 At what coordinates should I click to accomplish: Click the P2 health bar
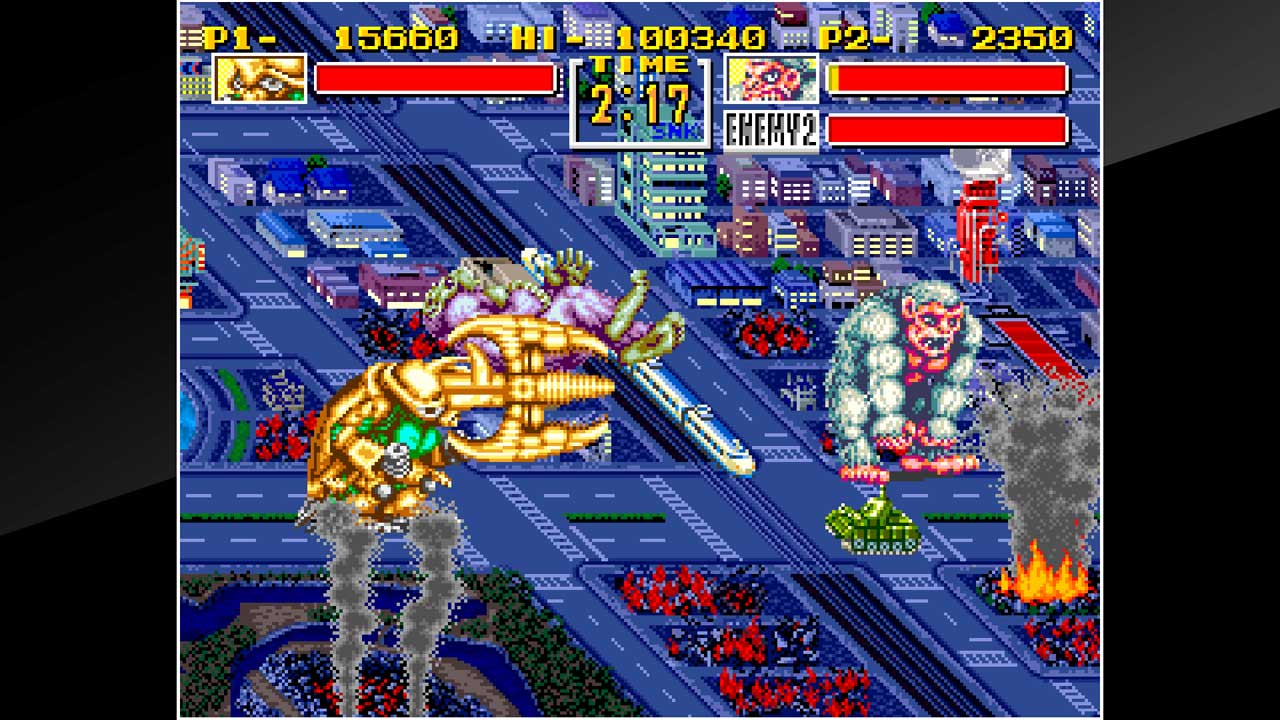[950, 78]
